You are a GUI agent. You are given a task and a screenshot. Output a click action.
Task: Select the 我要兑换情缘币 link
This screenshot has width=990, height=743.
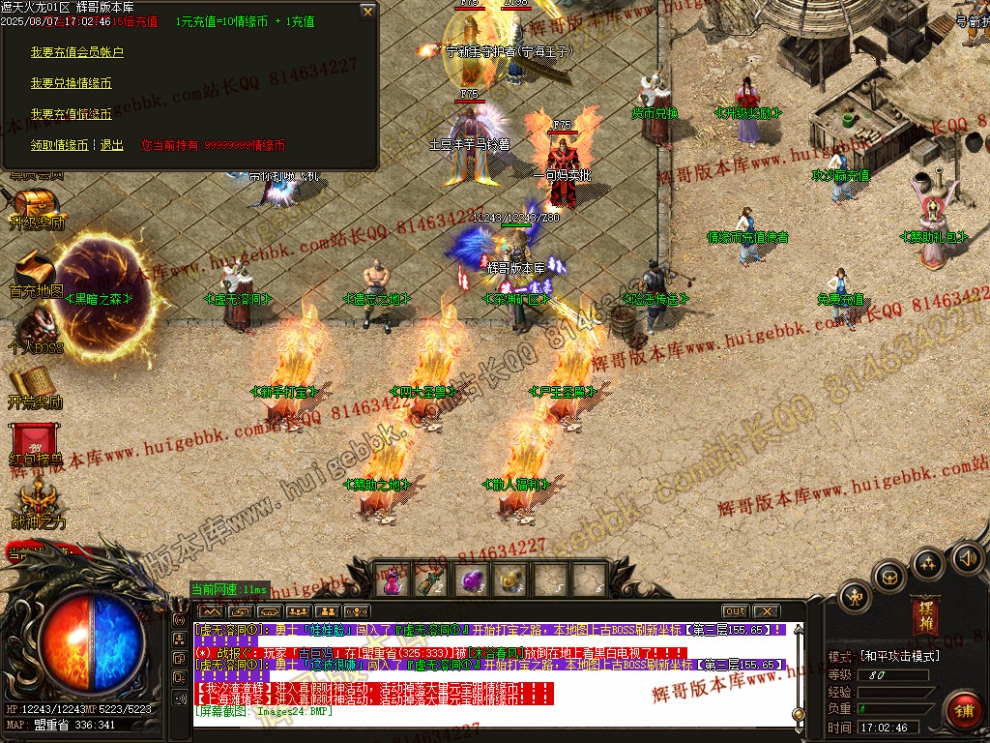[x=70, y=83]
